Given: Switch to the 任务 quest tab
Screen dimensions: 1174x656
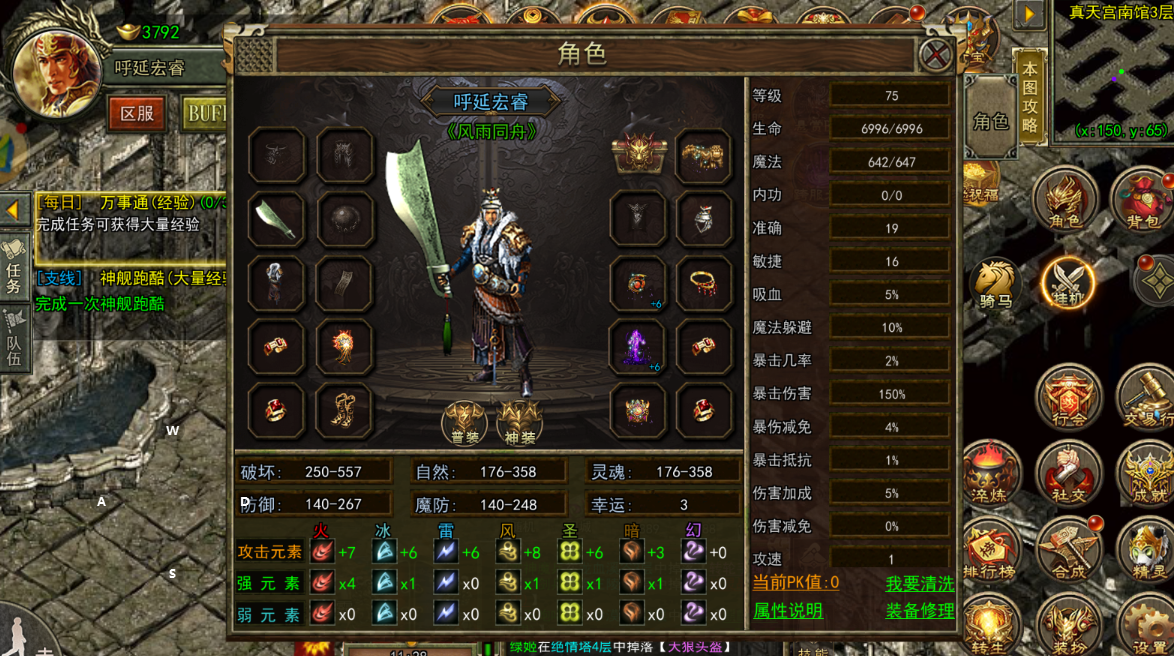Looking at the screenshot, I should pos(14,264).
